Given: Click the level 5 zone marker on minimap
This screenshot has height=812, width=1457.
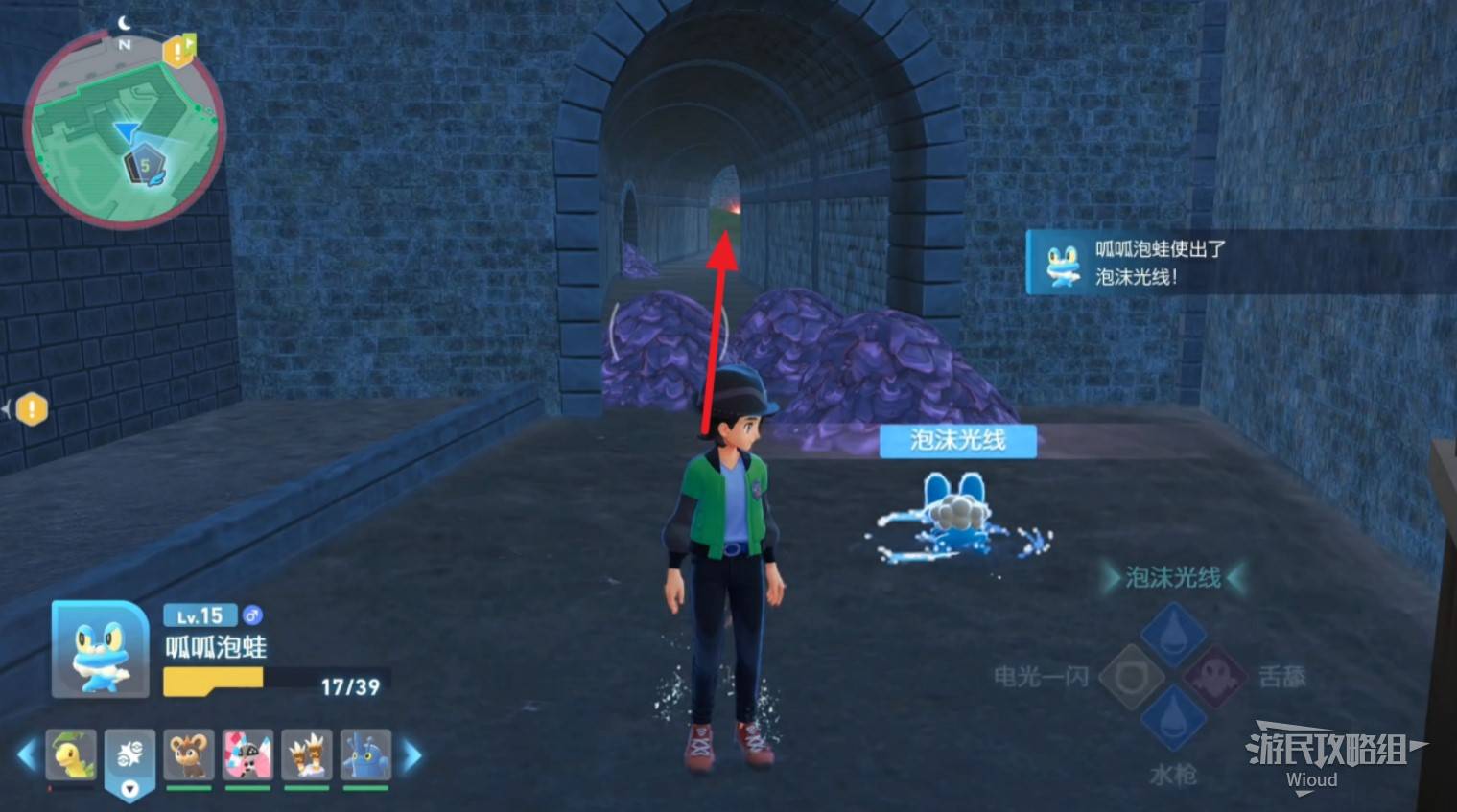Looking at the screenshot, I should tap(145, 167).
